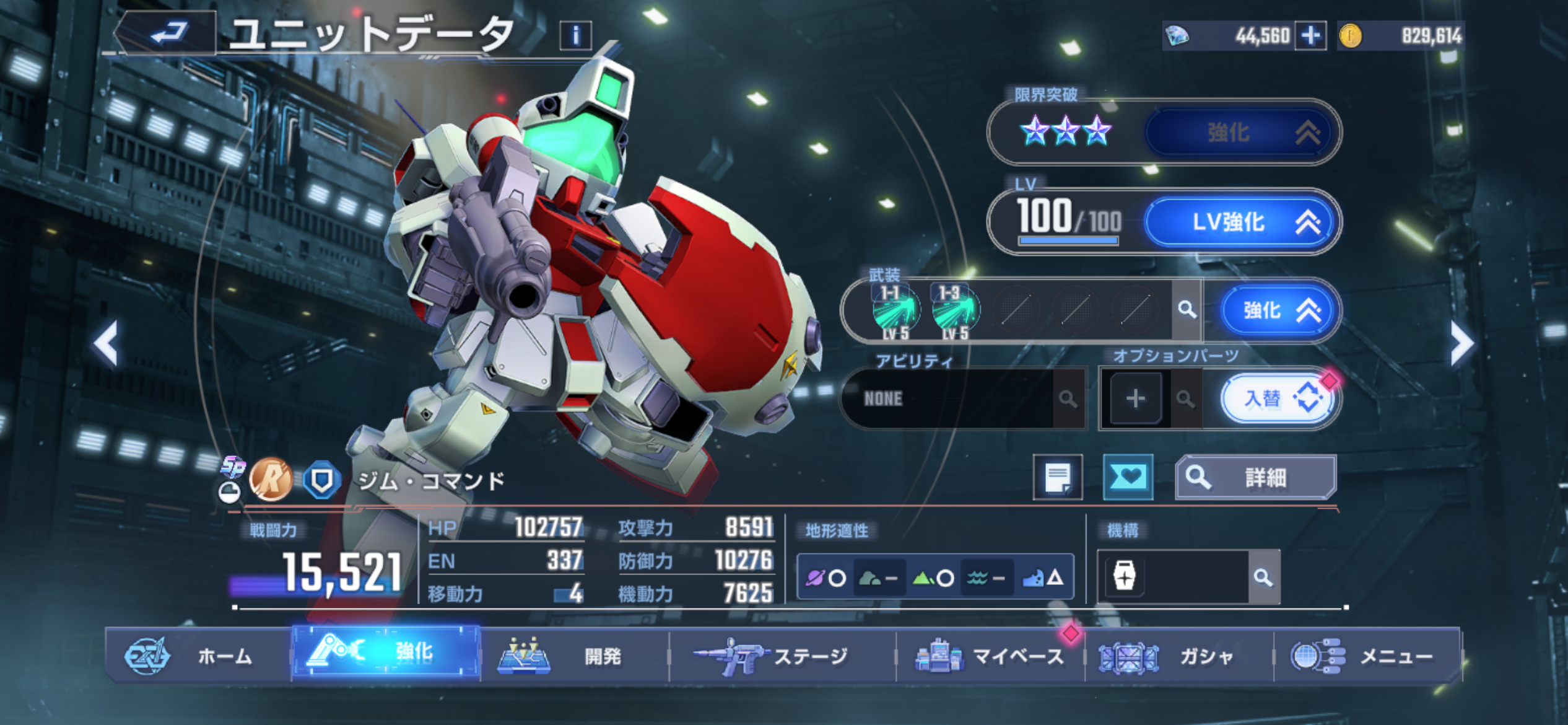Add an option part via plus slot
1568x725 pixels.
(x=1135, y=398)
